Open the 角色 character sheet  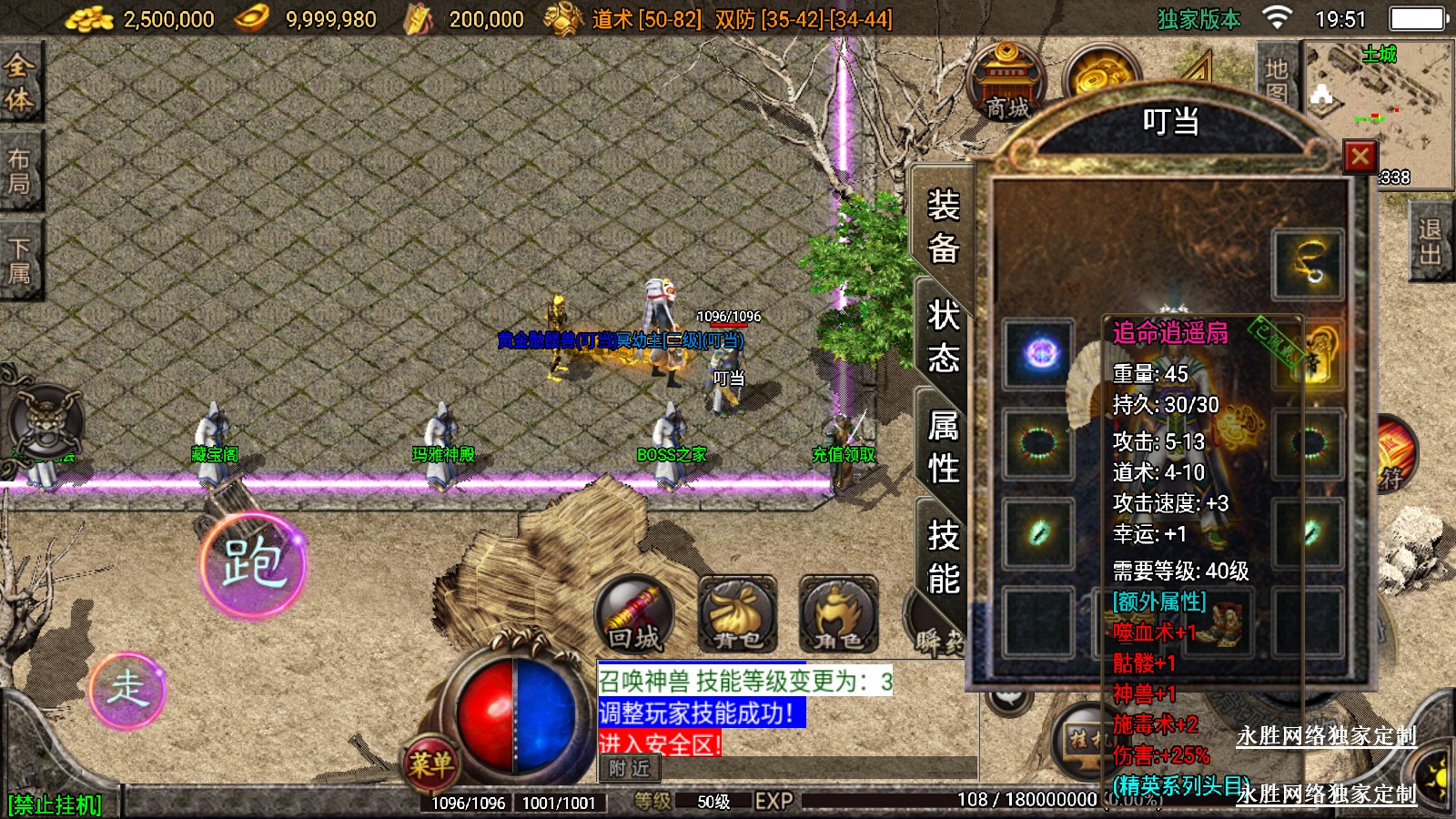click(x=838, y=615)
